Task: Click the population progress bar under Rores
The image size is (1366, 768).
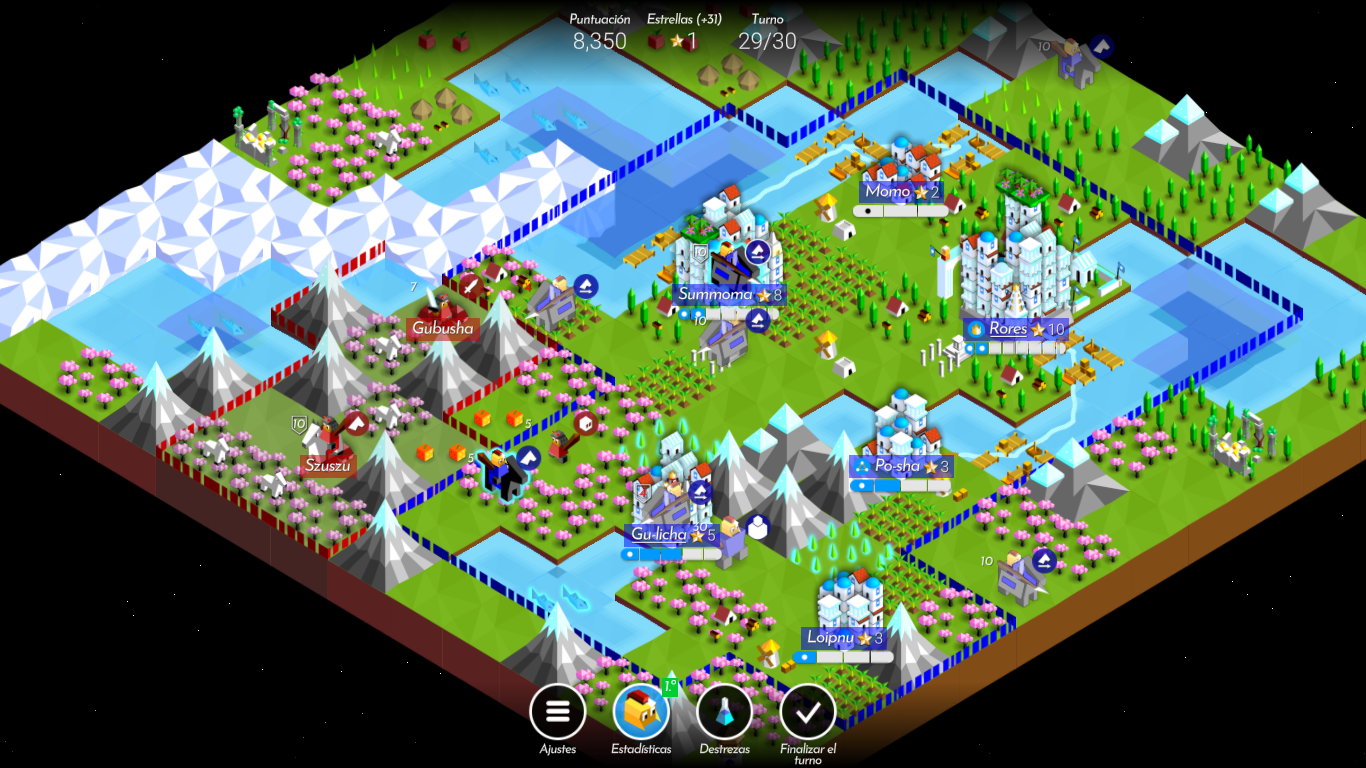Action: [1017, 349]
